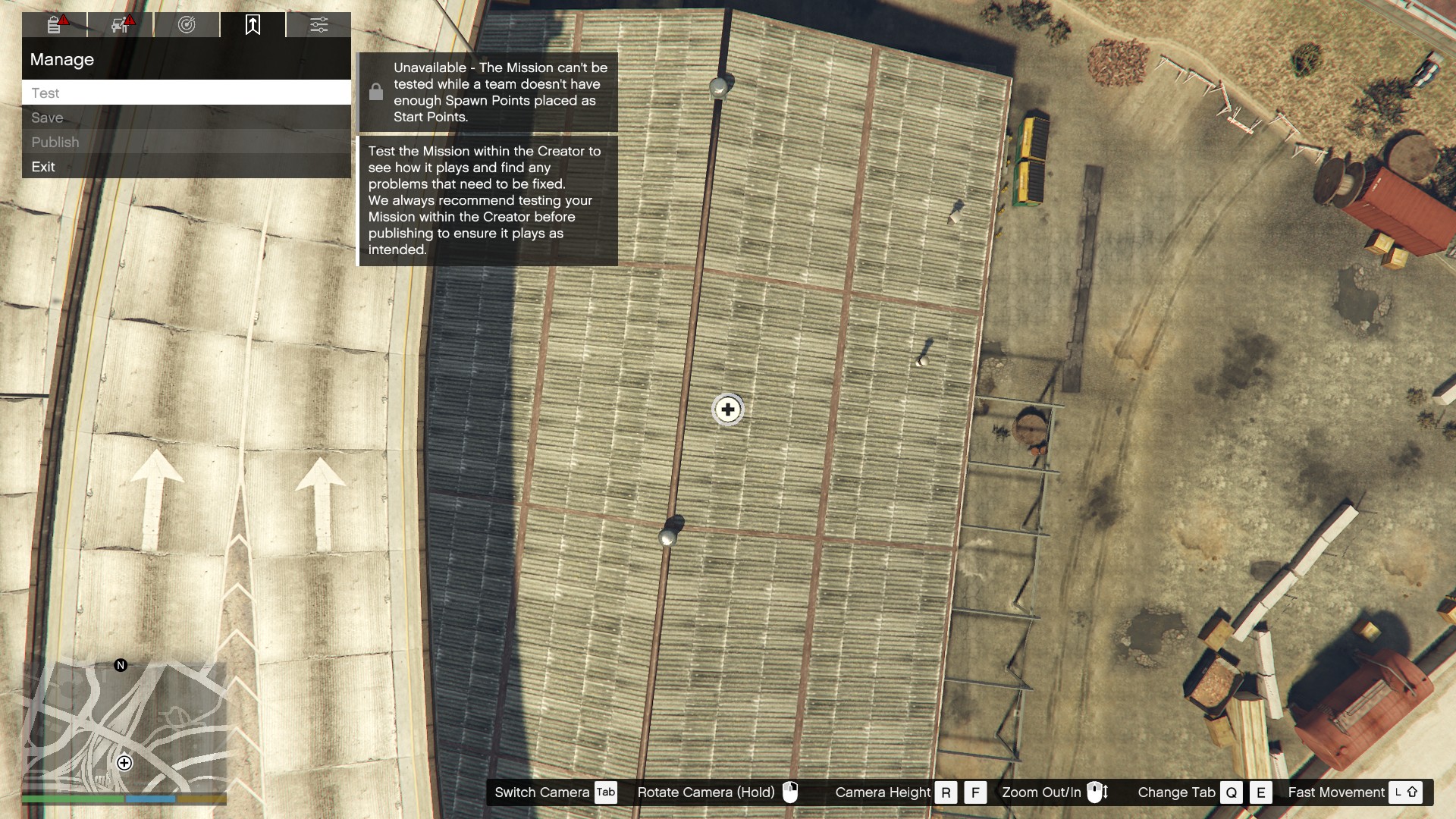Click the warning triangle on the vehicle tab
This screenshot has height=819, width=1456.
click(x=130, y=19)
